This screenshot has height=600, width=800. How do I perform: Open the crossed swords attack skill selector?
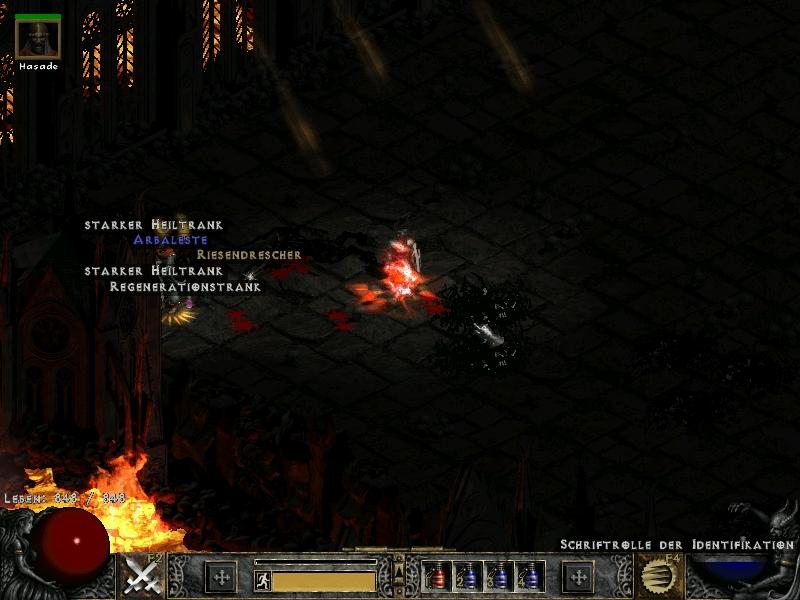[x=142, y=577]
